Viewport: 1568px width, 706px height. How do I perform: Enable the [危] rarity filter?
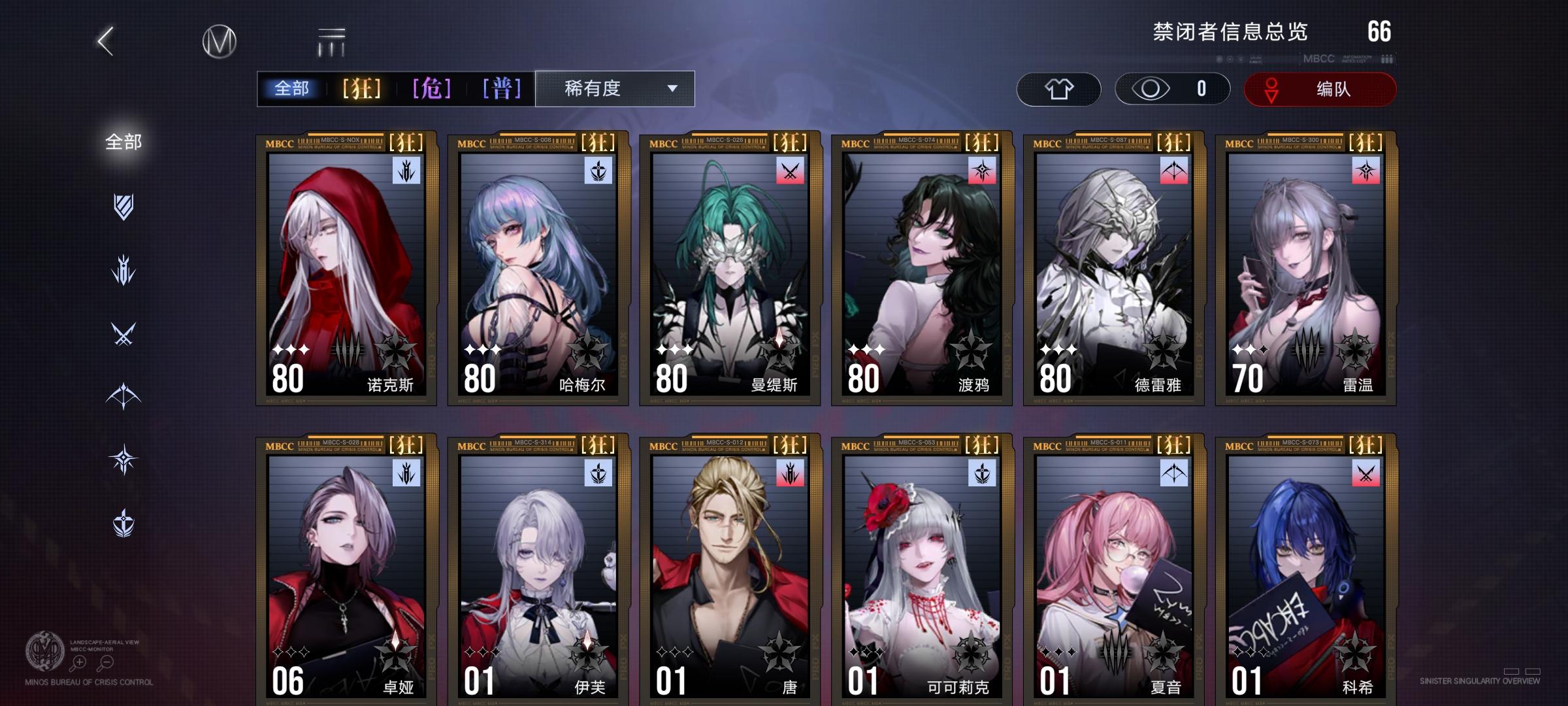click(x=432, y=89)
